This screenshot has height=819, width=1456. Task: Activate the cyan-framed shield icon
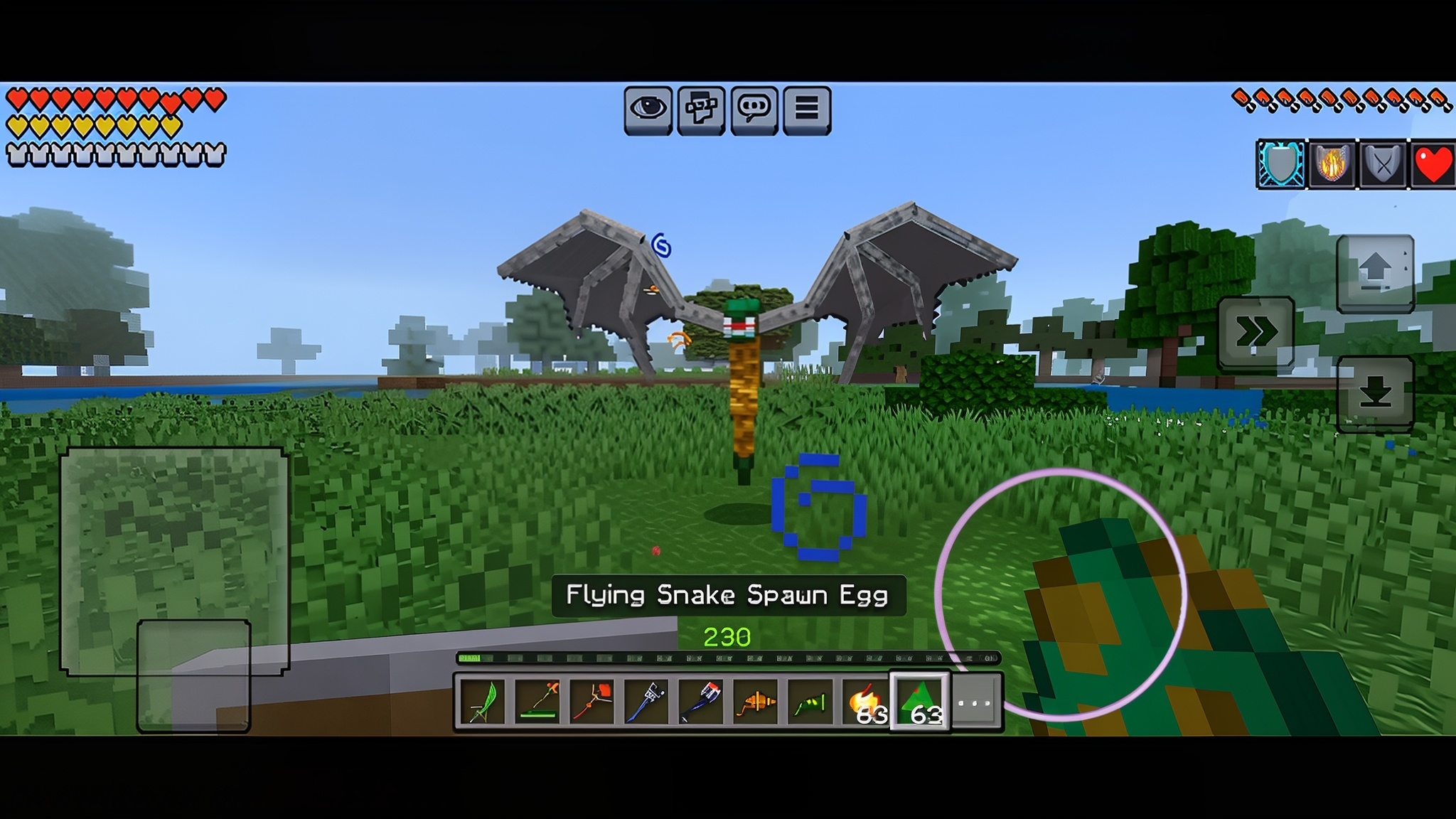(x=1281, y=164)
